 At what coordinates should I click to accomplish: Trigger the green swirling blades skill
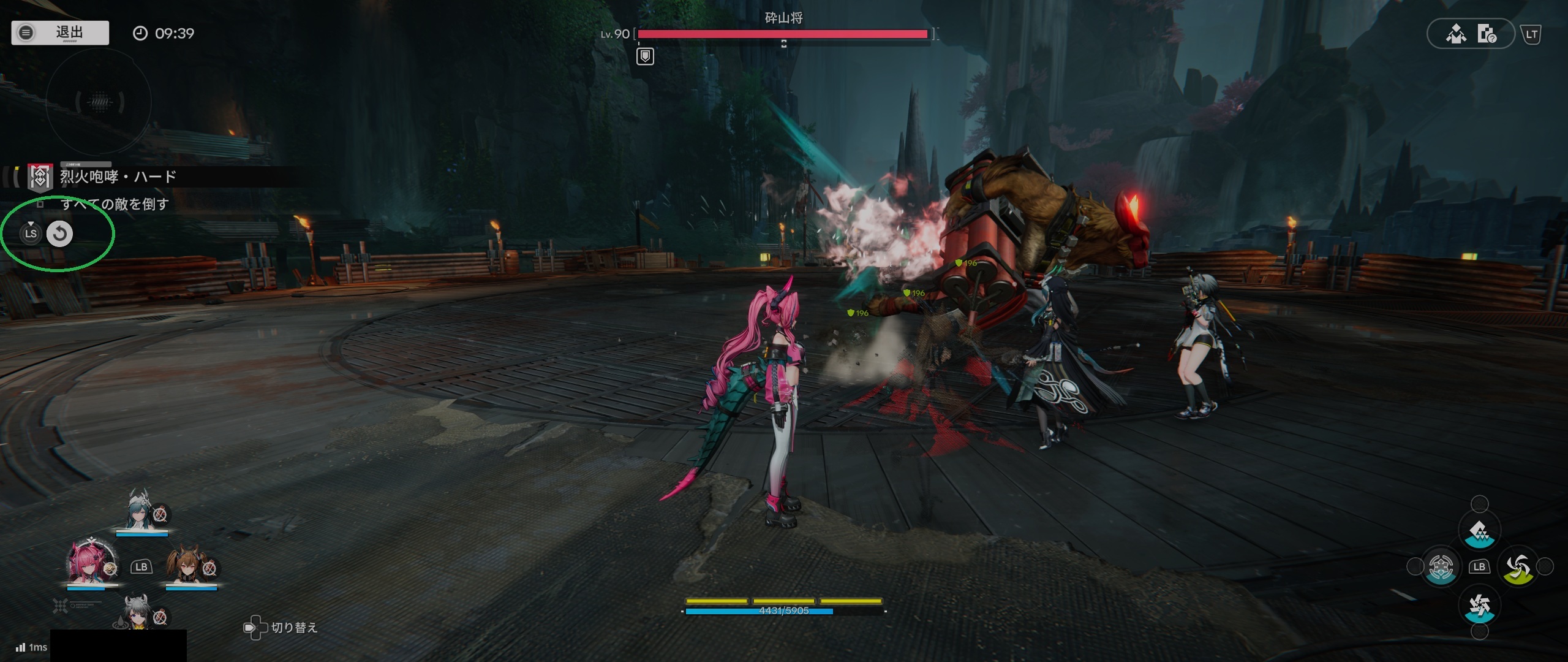click(1518, 567)
